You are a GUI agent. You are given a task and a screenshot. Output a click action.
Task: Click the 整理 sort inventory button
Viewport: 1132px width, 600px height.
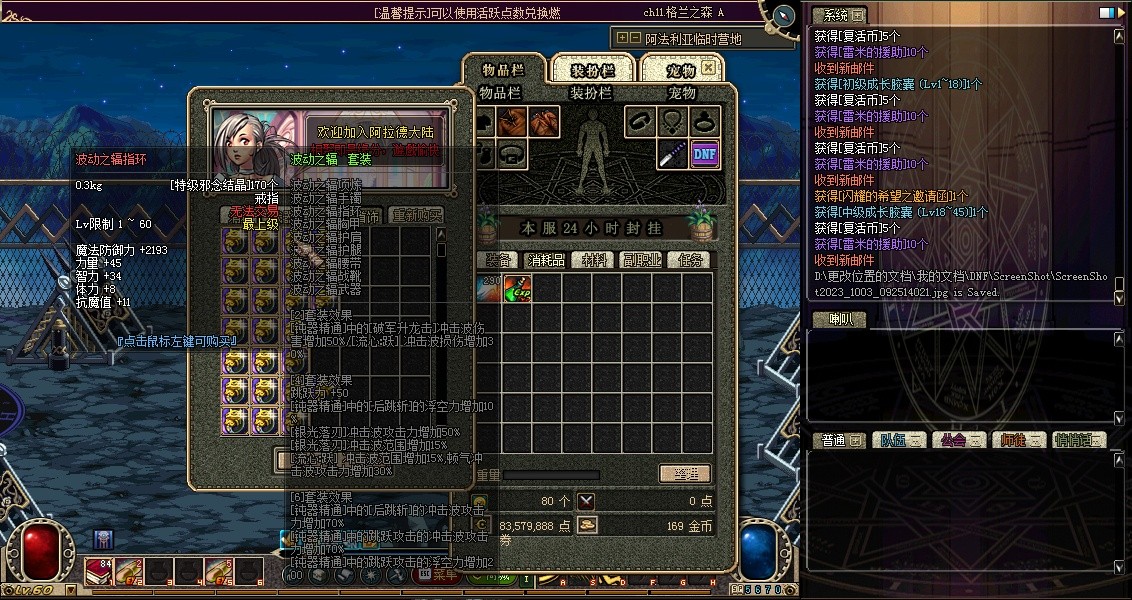point(685,474)
